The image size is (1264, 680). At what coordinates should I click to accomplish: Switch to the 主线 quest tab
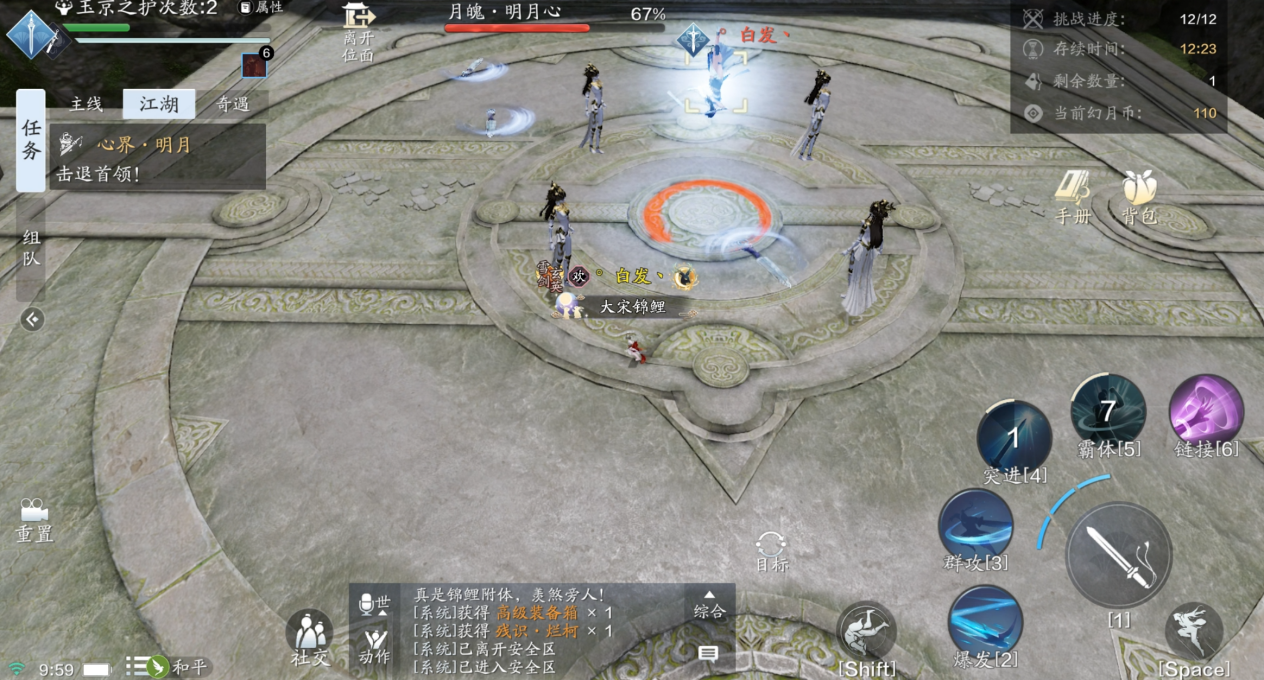click(86, 104)
